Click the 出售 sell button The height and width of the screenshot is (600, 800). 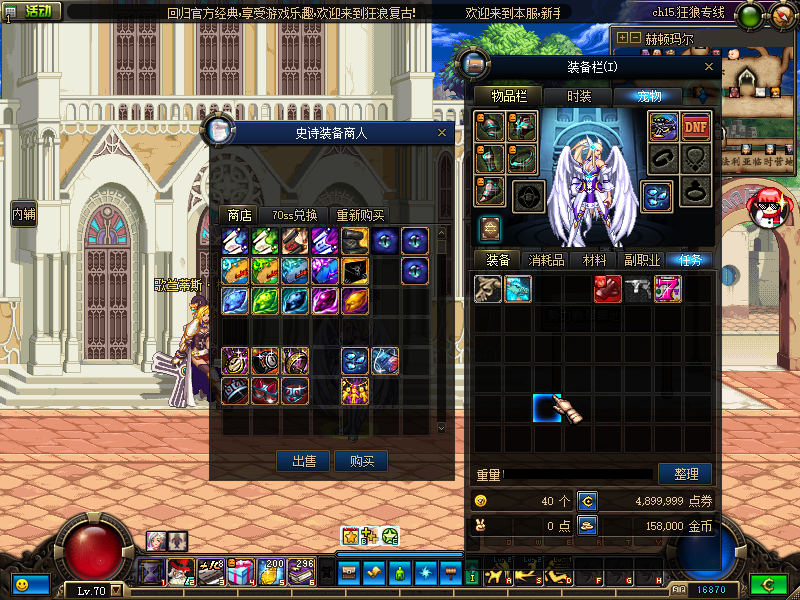[304, 461]
